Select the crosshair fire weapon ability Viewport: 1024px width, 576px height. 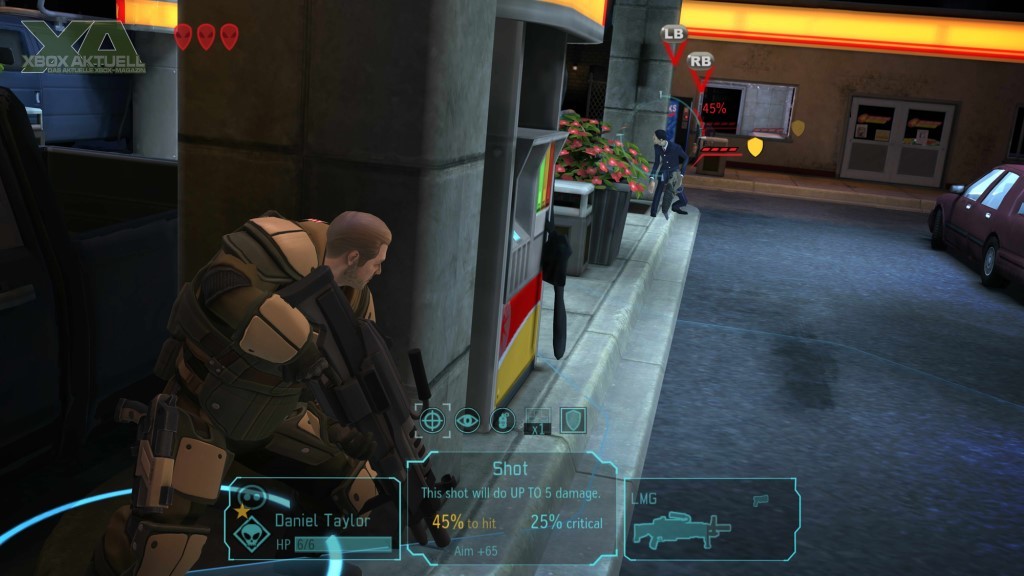pos(433,420)
